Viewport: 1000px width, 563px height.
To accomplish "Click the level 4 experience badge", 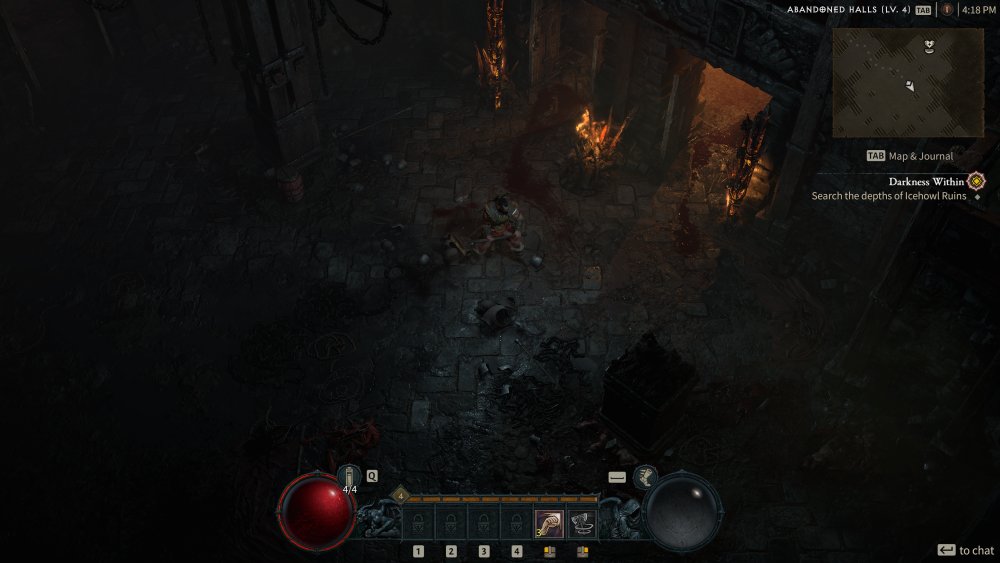I will tap(400, 494).
